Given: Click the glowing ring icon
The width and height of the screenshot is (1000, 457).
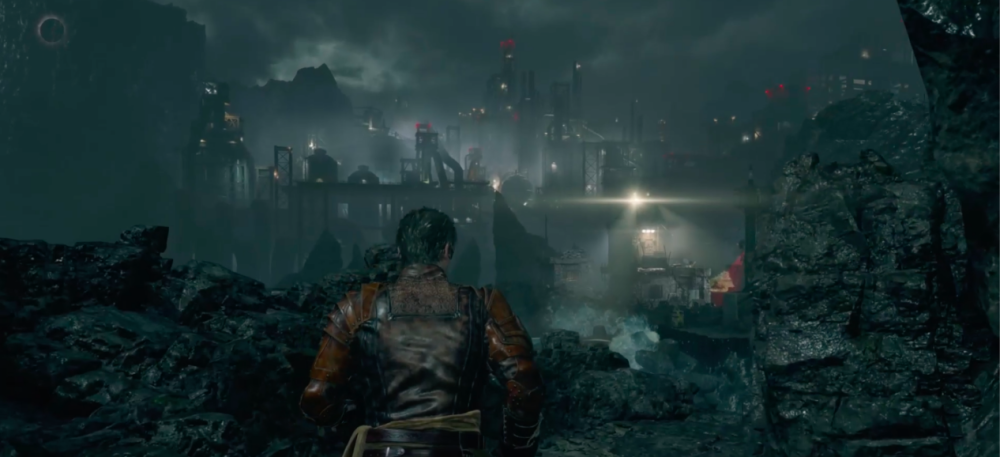Looking at the screenshot, I should click(52, 31).
